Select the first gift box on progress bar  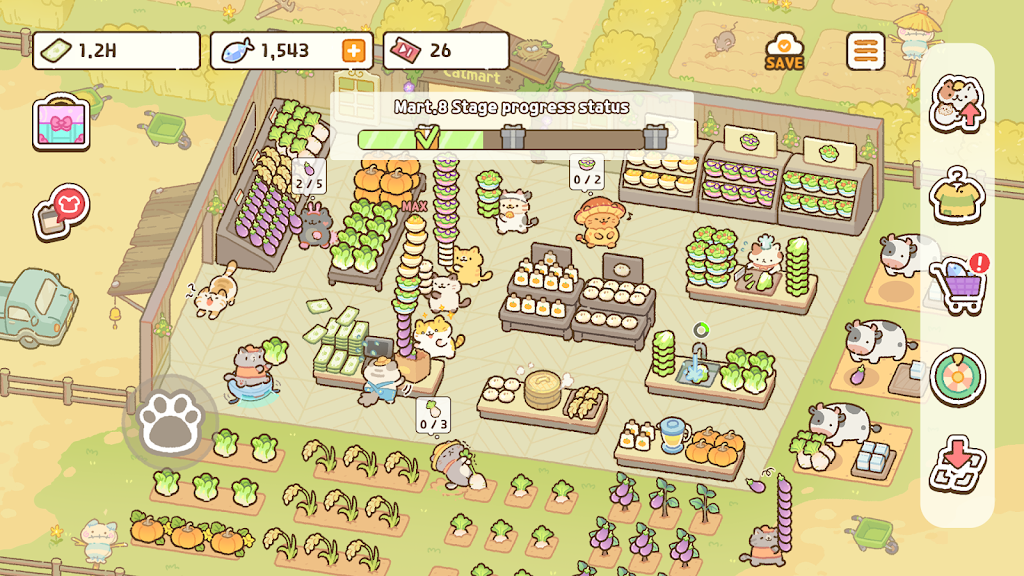pos(513,138)
